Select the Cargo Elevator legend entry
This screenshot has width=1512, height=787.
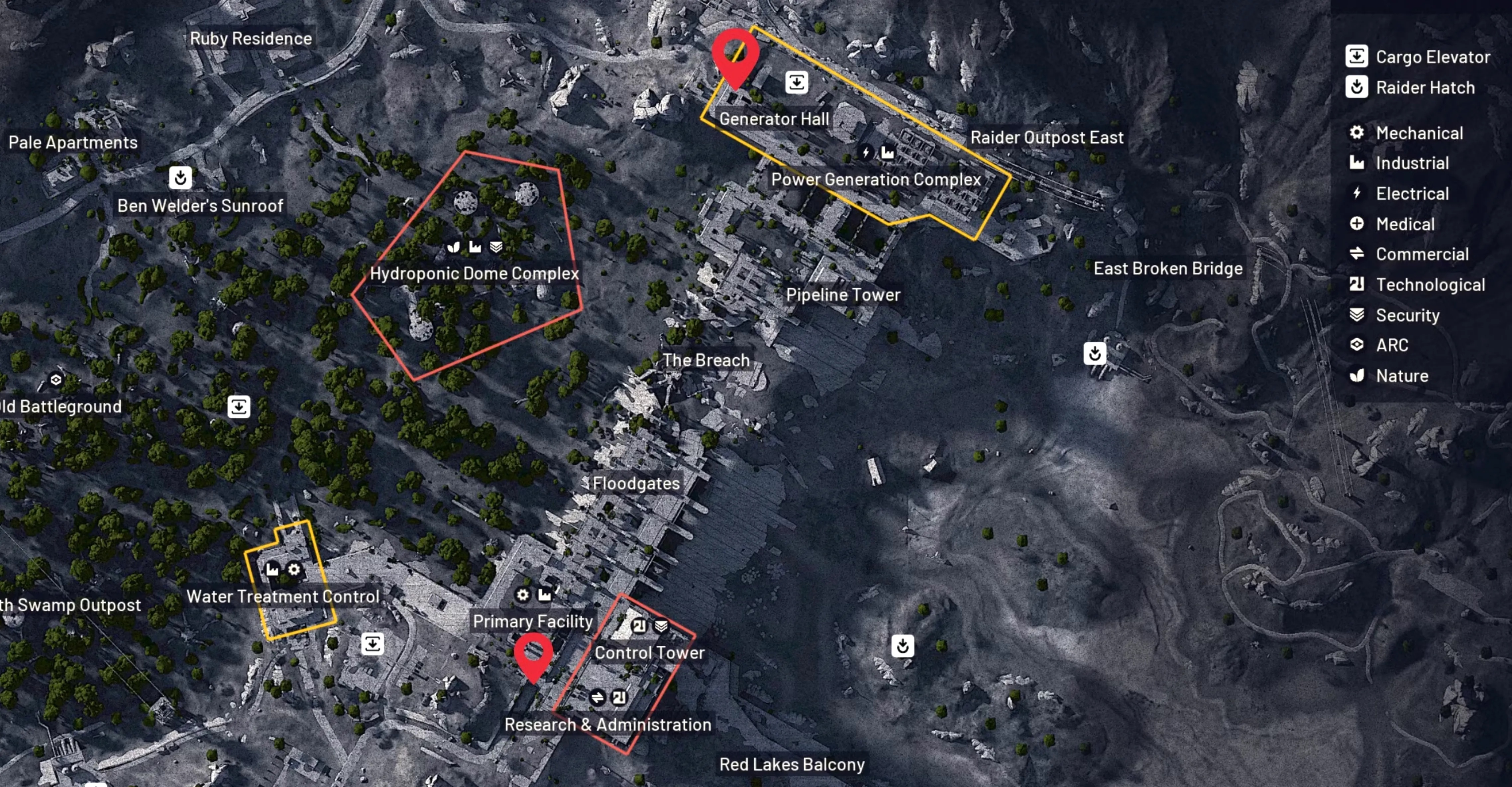click(x=1417, y=57)
